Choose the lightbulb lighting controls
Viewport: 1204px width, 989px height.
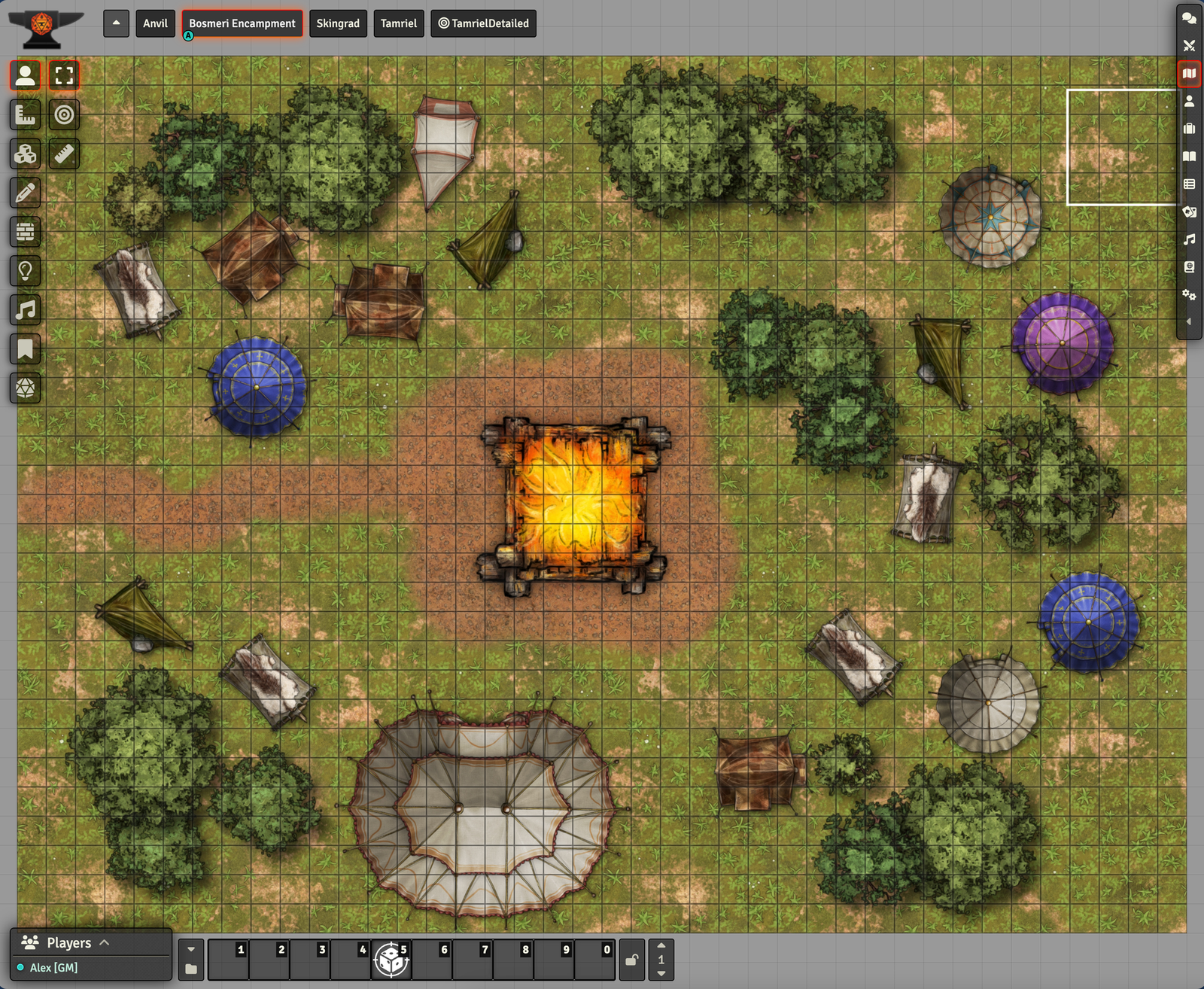26,271
